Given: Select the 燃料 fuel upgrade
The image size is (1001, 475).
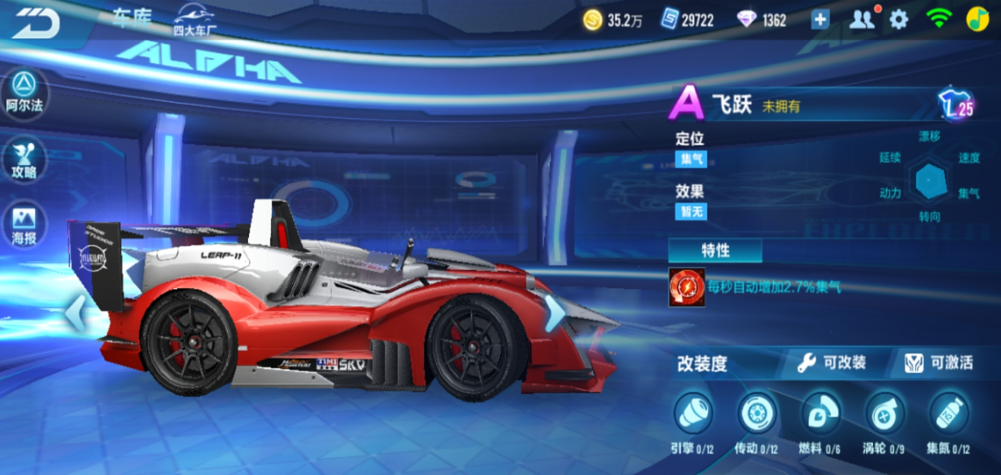Looking at the screenshot, I should (821, 413).
